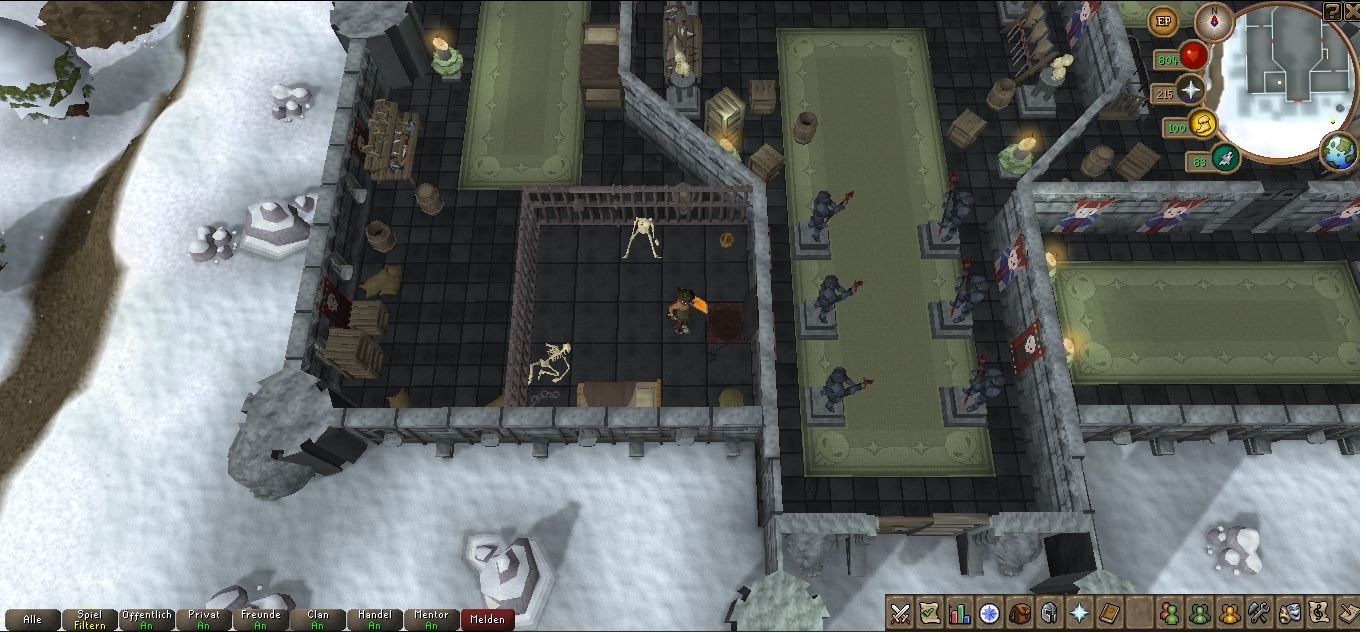Screen dimensions: 1366x633
Task: Open the wrench and hammer settings tab
Action: (x=1259, y=612)
